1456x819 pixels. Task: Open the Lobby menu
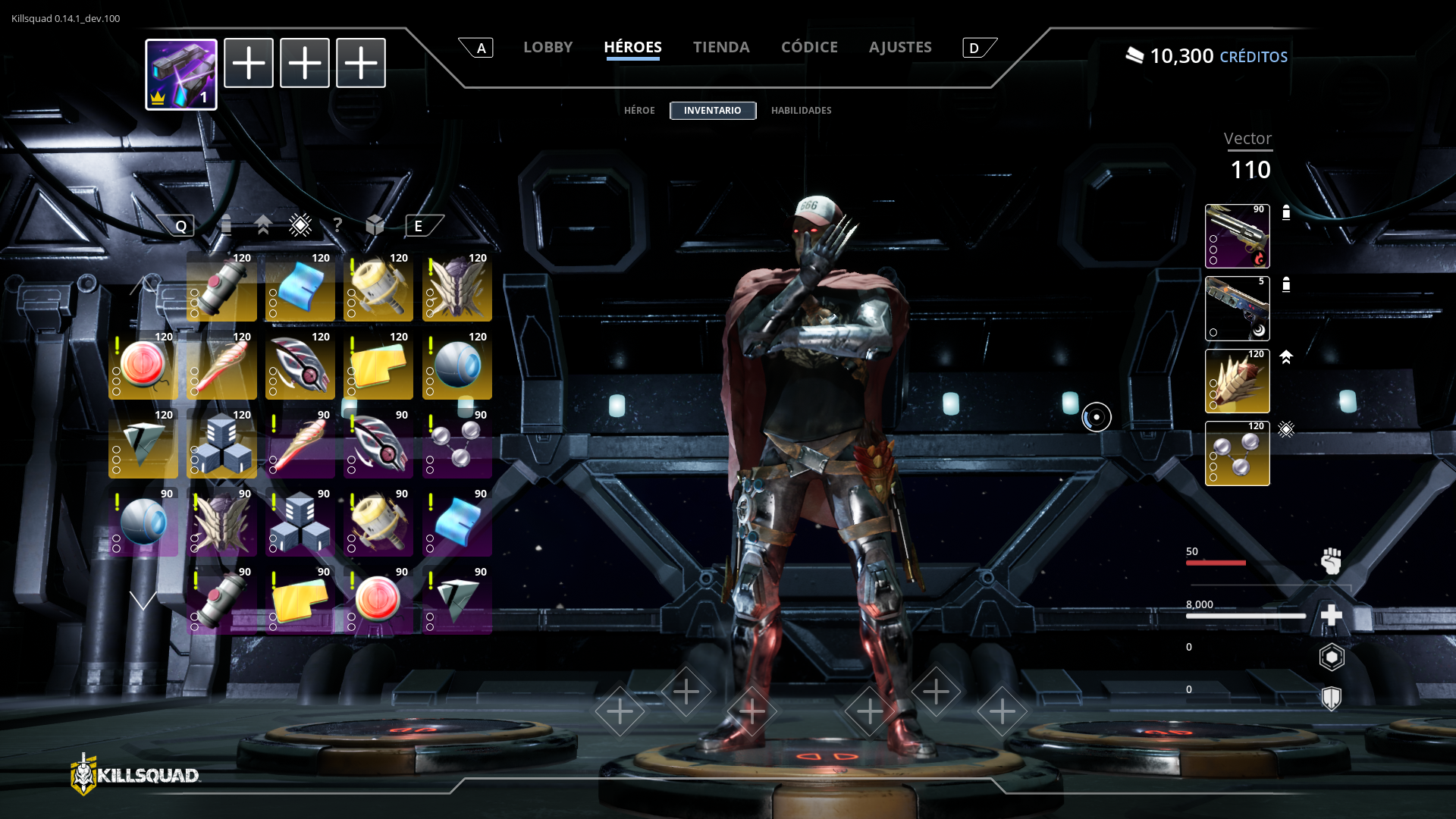point(548,47)
